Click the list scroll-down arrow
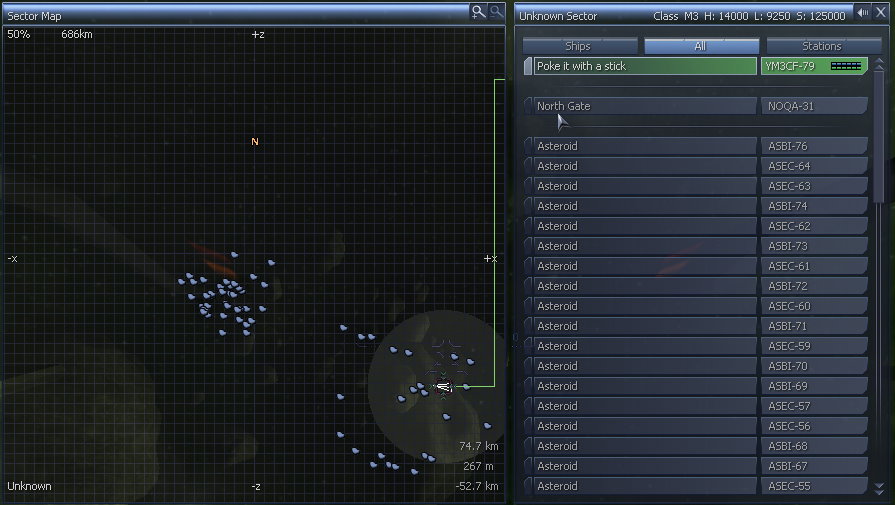The image size is (895, 505). click(879, 488)
